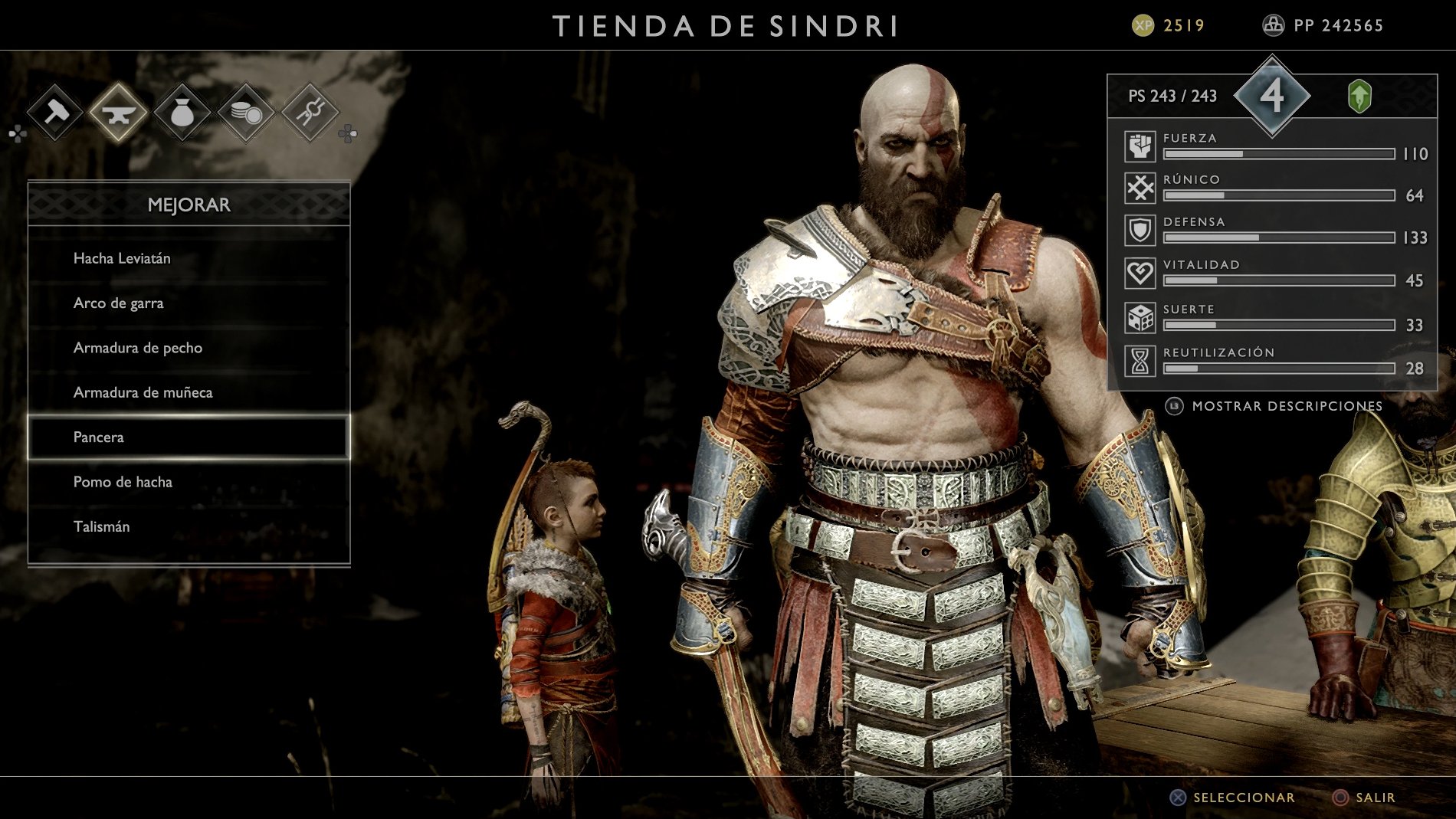Open the coins buy tab icon

(245, 113)
